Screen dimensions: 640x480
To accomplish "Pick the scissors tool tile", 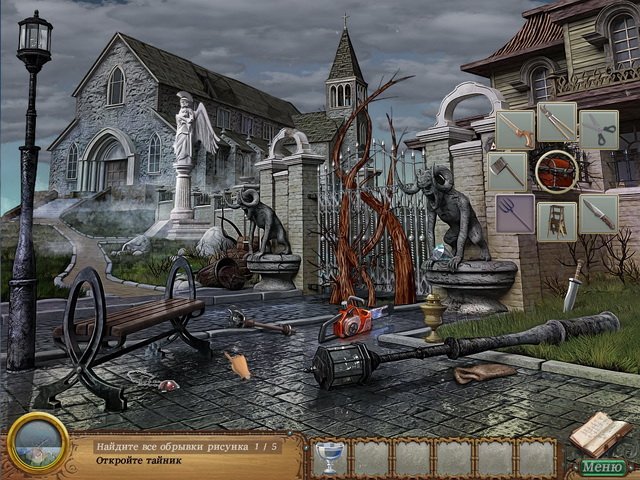I will 598,130.
